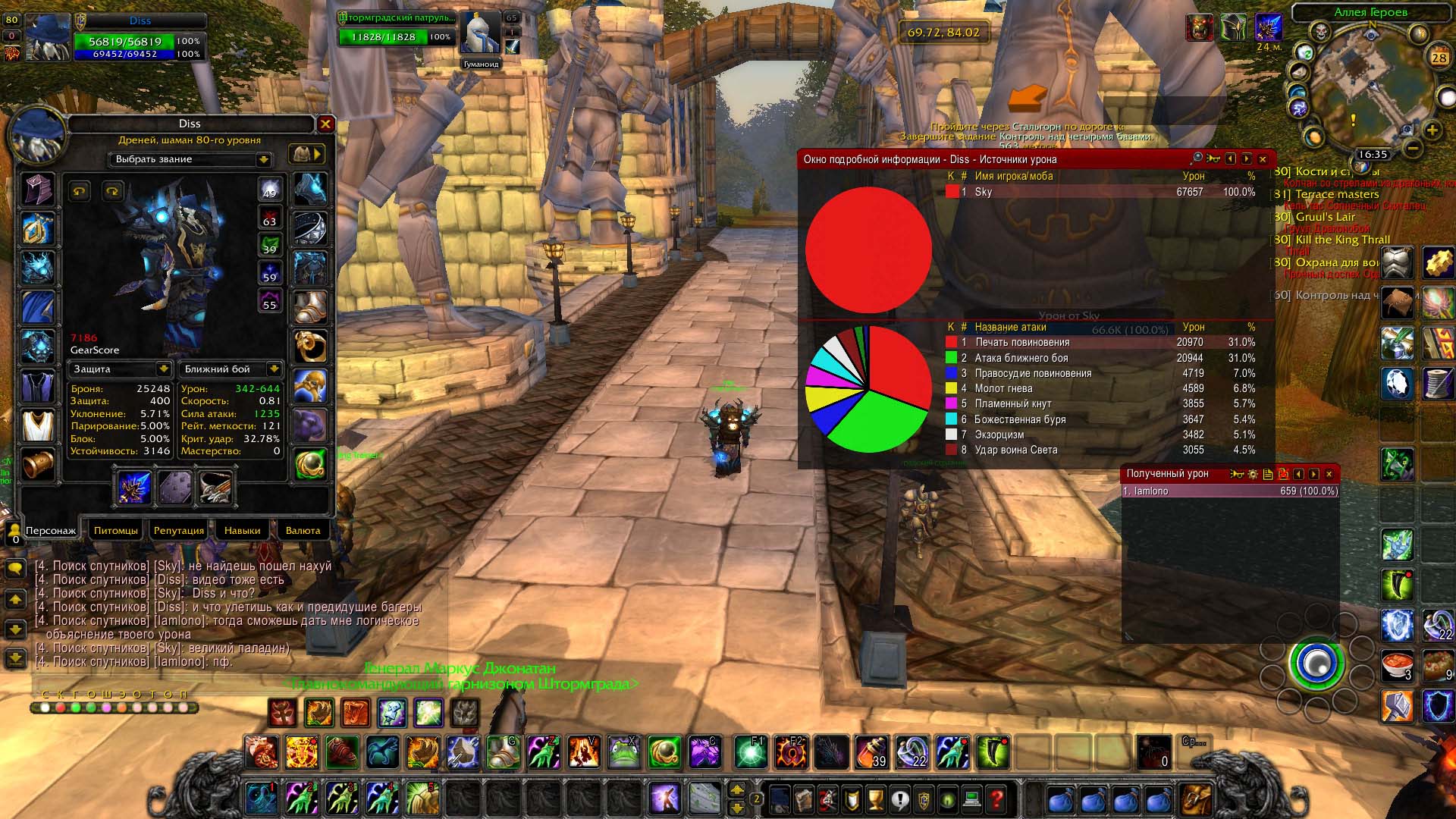Select the Iamlono row in damage taken
The height and width of the screenshot is (819, 1456).
1229,491
